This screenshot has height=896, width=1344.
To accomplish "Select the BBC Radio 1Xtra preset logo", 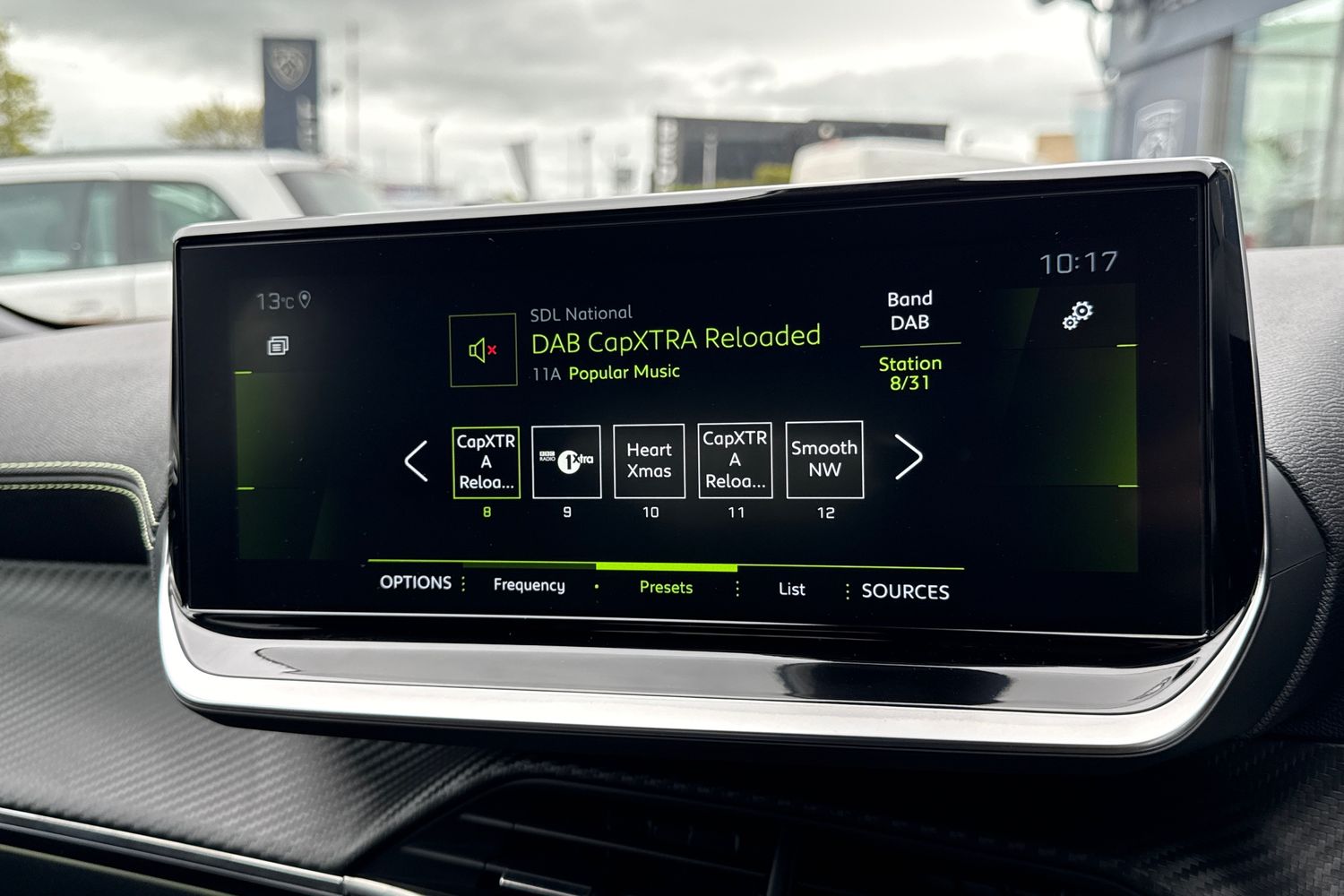I will coord(565,460).
